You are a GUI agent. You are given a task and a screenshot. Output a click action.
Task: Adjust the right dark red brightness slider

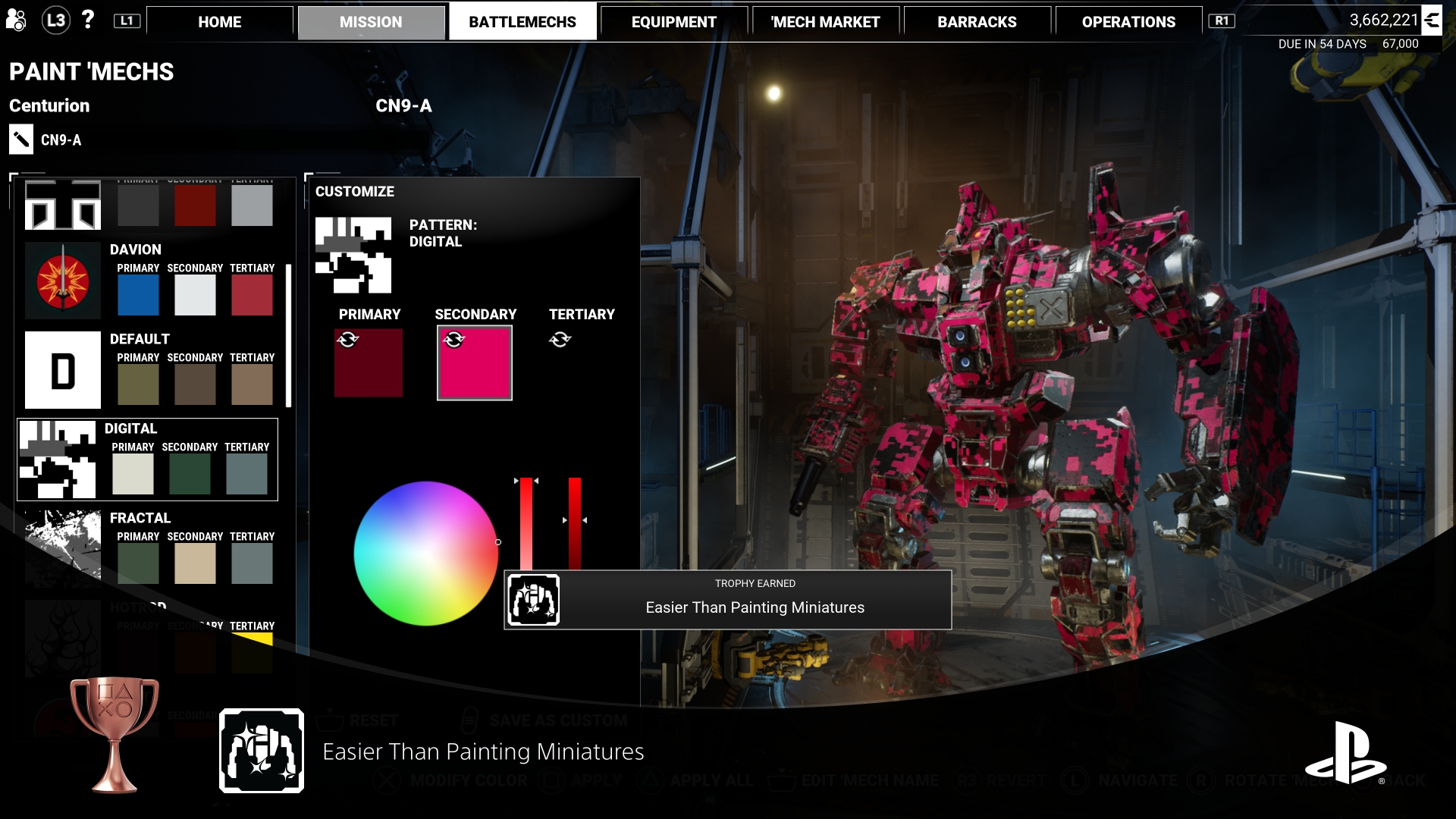coord(575,523)
